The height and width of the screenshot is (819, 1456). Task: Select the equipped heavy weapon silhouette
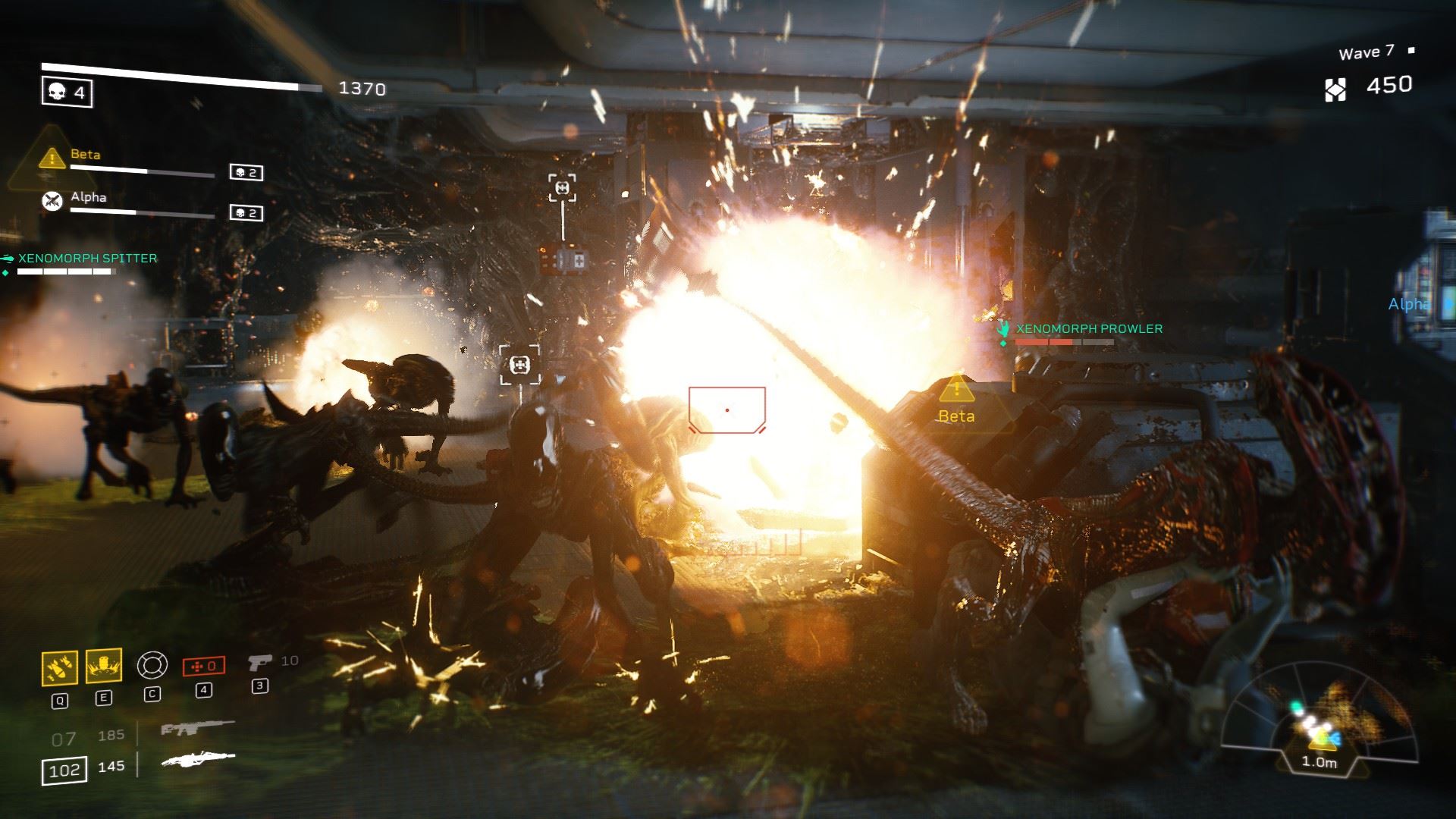point(198,758)
